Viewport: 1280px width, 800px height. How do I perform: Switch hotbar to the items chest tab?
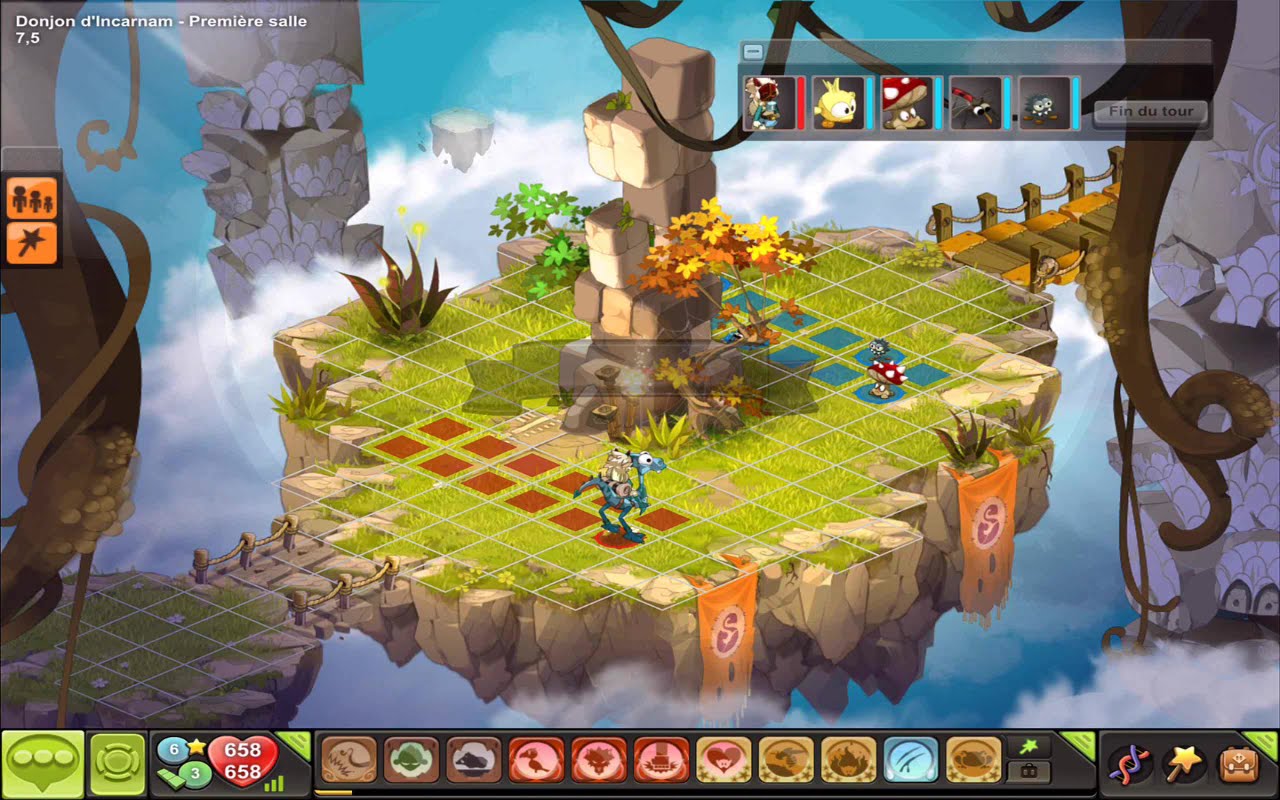1027,772
